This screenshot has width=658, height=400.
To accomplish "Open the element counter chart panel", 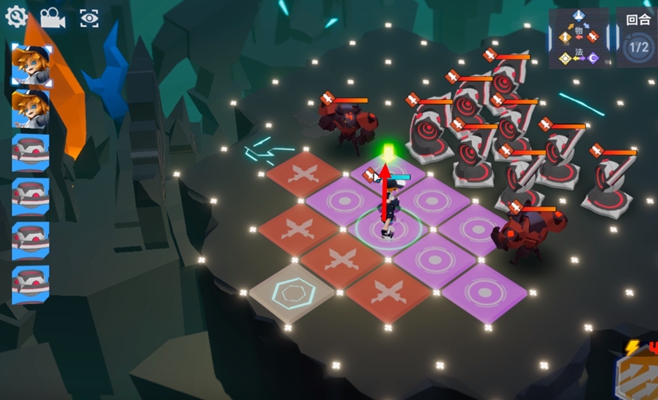I will coord(578,40).
